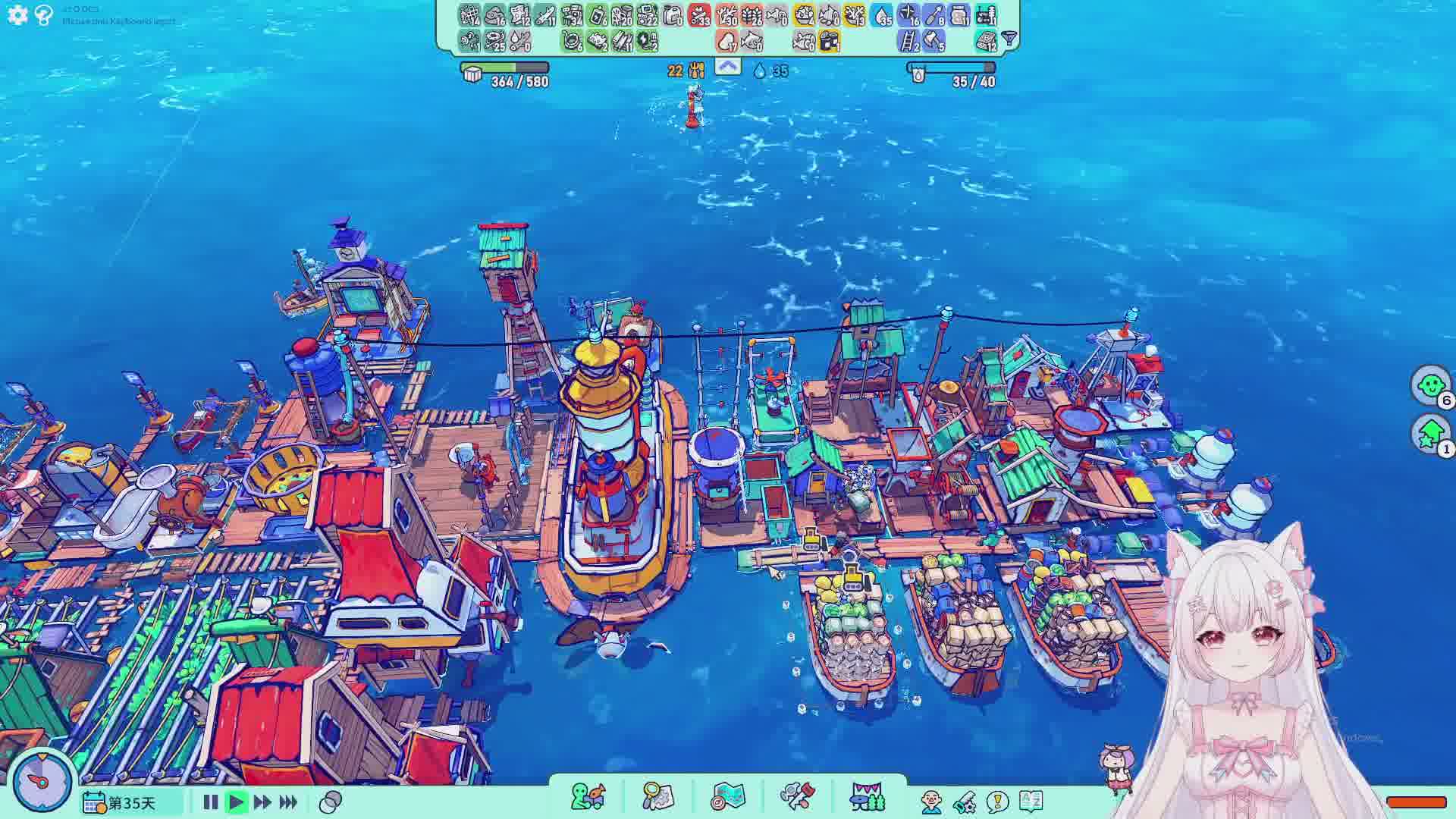
Task: Open the villager list icon
Action: pos(932,802)
